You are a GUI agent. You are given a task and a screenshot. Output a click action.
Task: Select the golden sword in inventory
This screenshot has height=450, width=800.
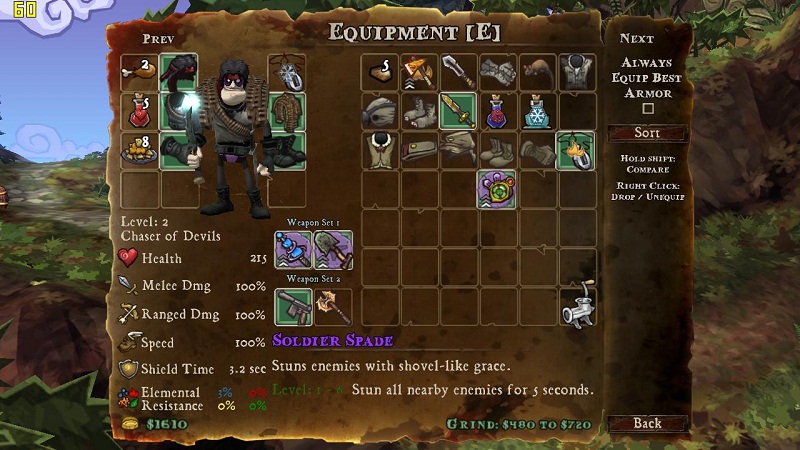tap(457, 111)
